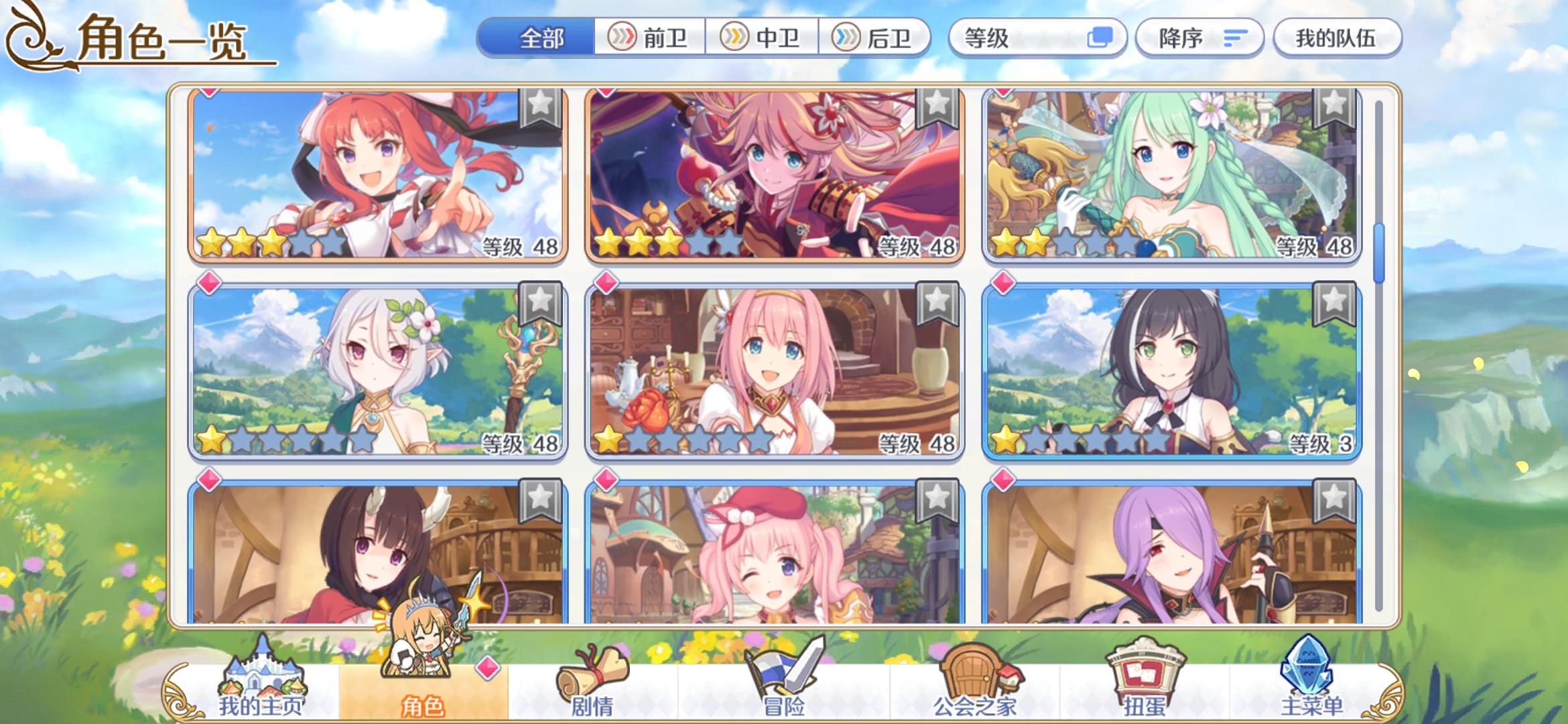Toggle 降序 descending sort order
The image size is (1568, 724).
pos(1199,38)
